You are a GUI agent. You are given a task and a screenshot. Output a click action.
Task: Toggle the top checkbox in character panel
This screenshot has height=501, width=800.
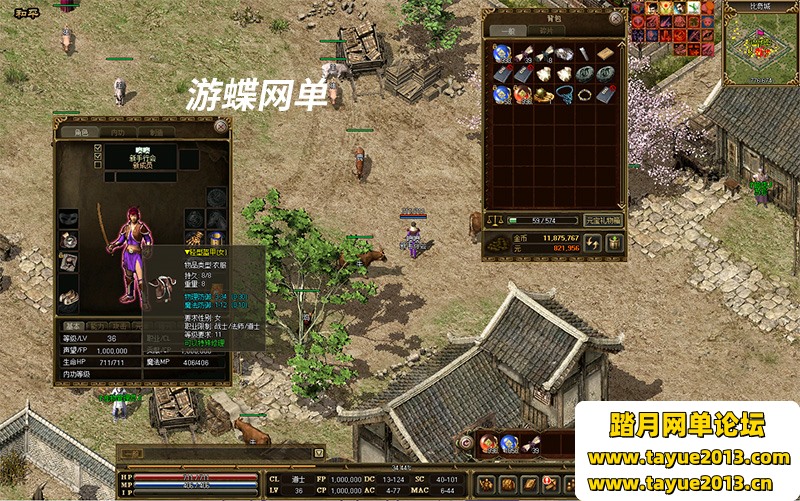tap(98, 148)
